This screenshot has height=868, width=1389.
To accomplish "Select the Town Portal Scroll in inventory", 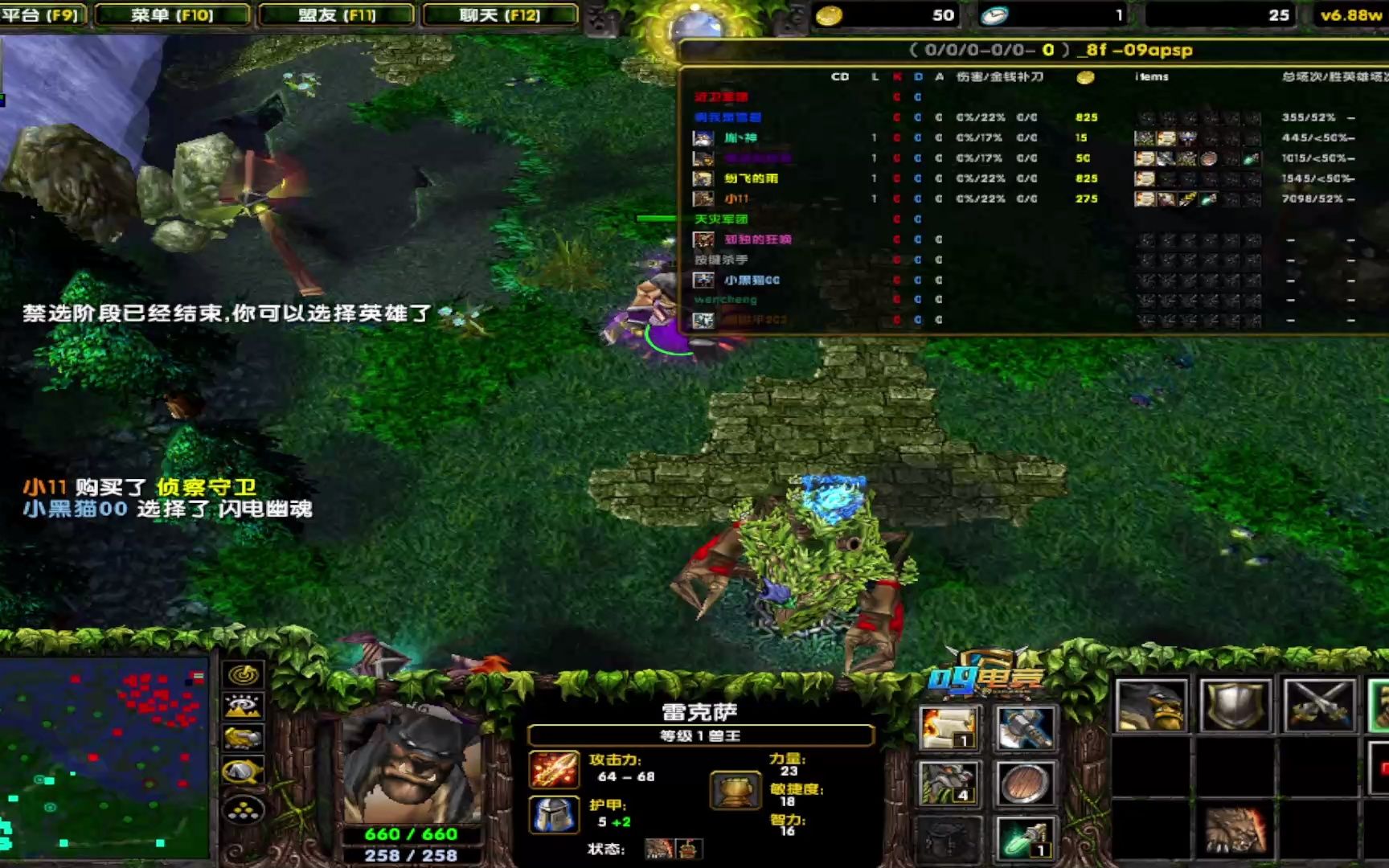I will pos(951,727).
